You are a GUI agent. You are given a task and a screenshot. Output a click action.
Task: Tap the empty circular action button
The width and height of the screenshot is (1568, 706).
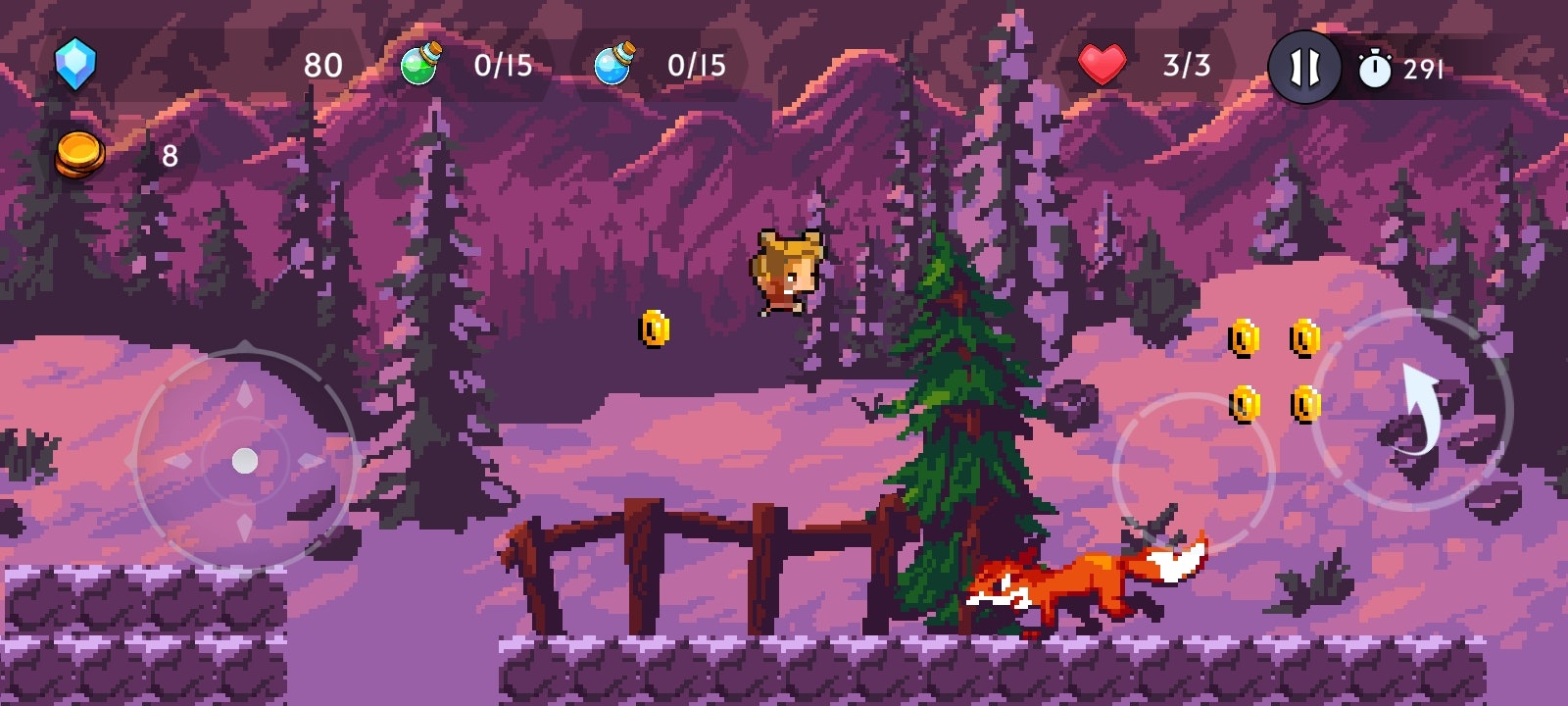point(1193,474)
